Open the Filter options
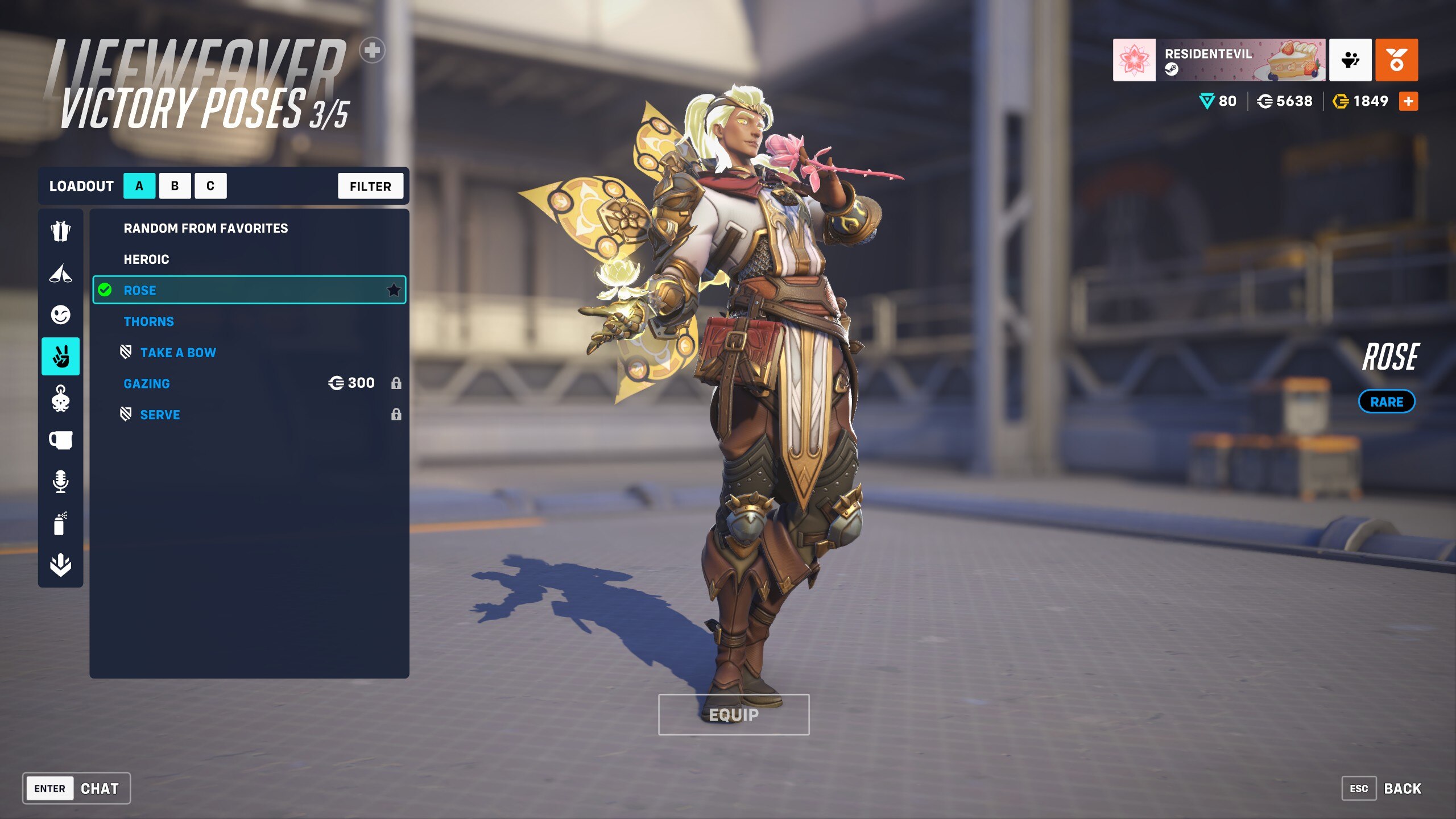The height and width of the screenshot is (819, 1456). click(x=370, y=186)
